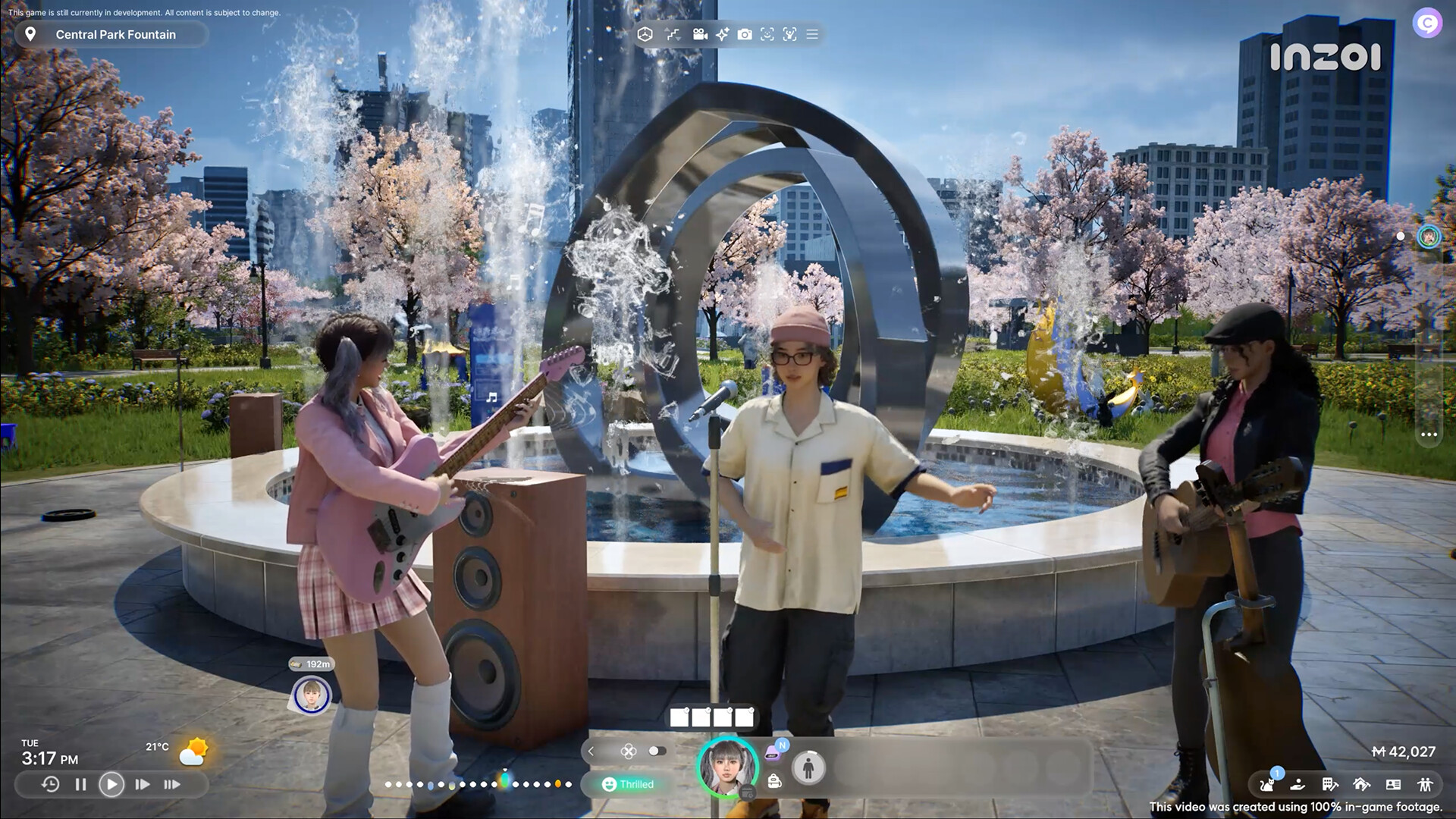Raise the floor level with the up arrow
1456x819 pixels.
point(666,29)
